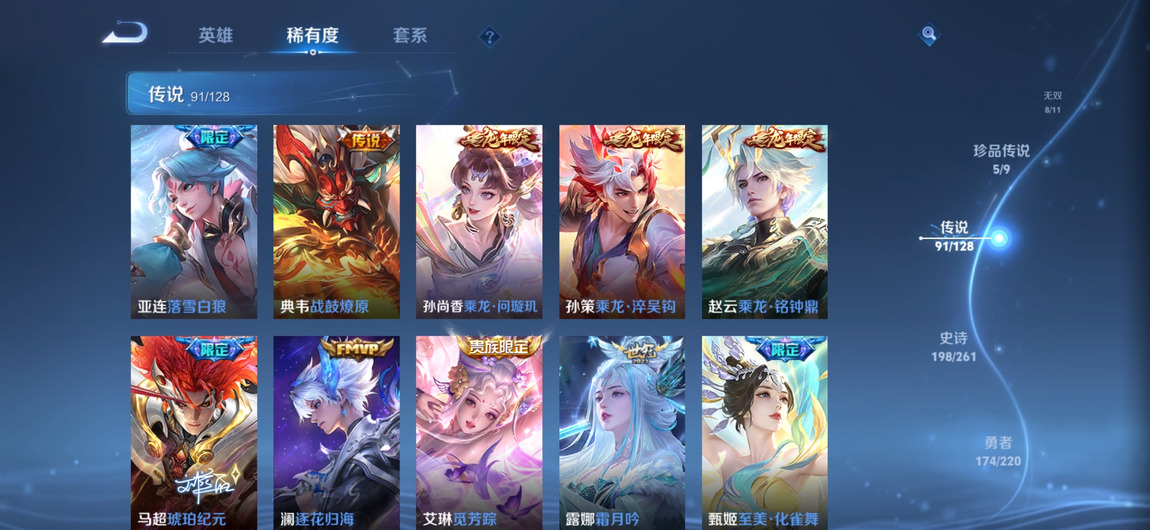Viewport: 1150px width, 530px height.
Task: Go back using the return arrow
Action: [125, 34]
